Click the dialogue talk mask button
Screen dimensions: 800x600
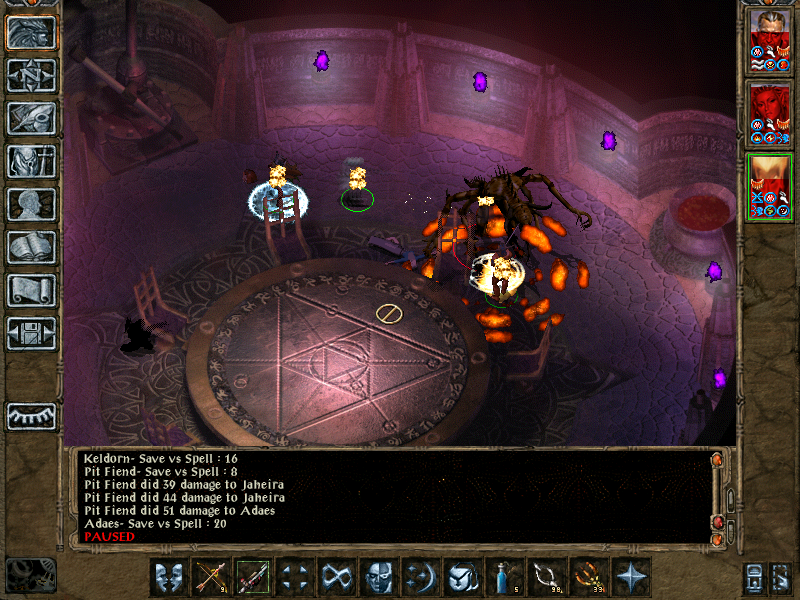pos(168,577)
